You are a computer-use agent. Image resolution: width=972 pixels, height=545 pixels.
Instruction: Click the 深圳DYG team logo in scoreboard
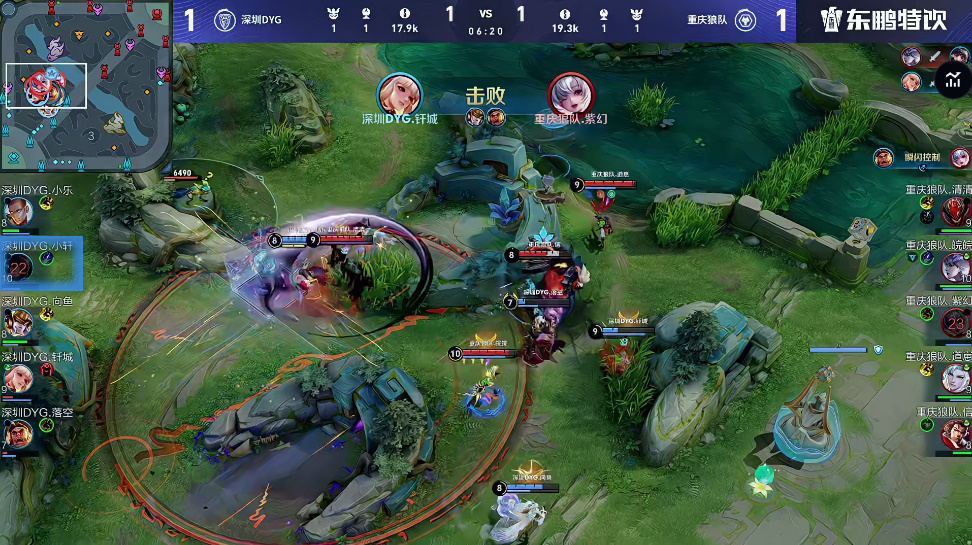click(x=224, y=19)
